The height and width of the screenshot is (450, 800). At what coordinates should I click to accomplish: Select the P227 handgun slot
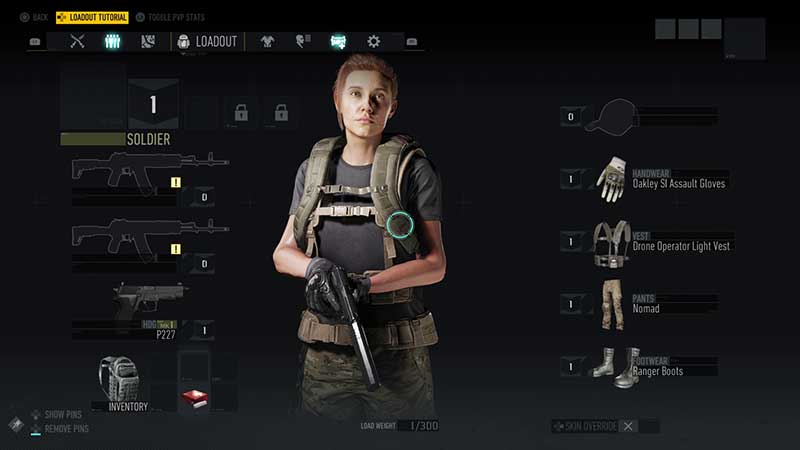150,310
